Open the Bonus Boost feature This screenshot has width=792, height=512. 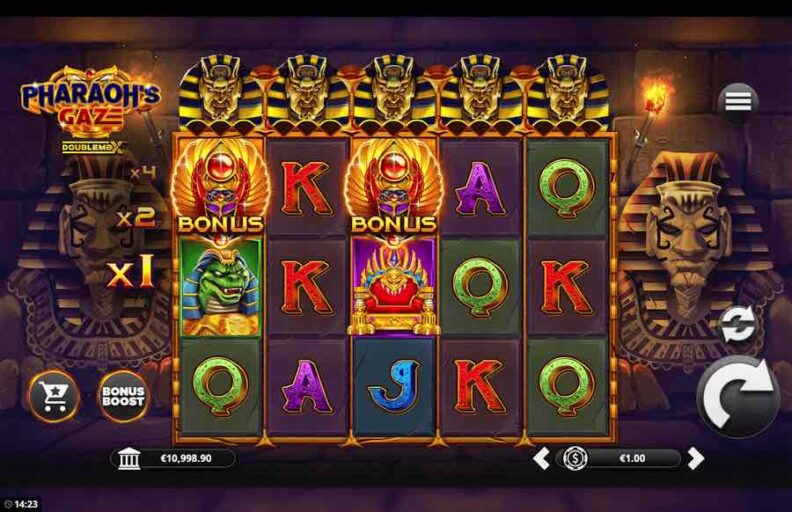click(123, 395)
